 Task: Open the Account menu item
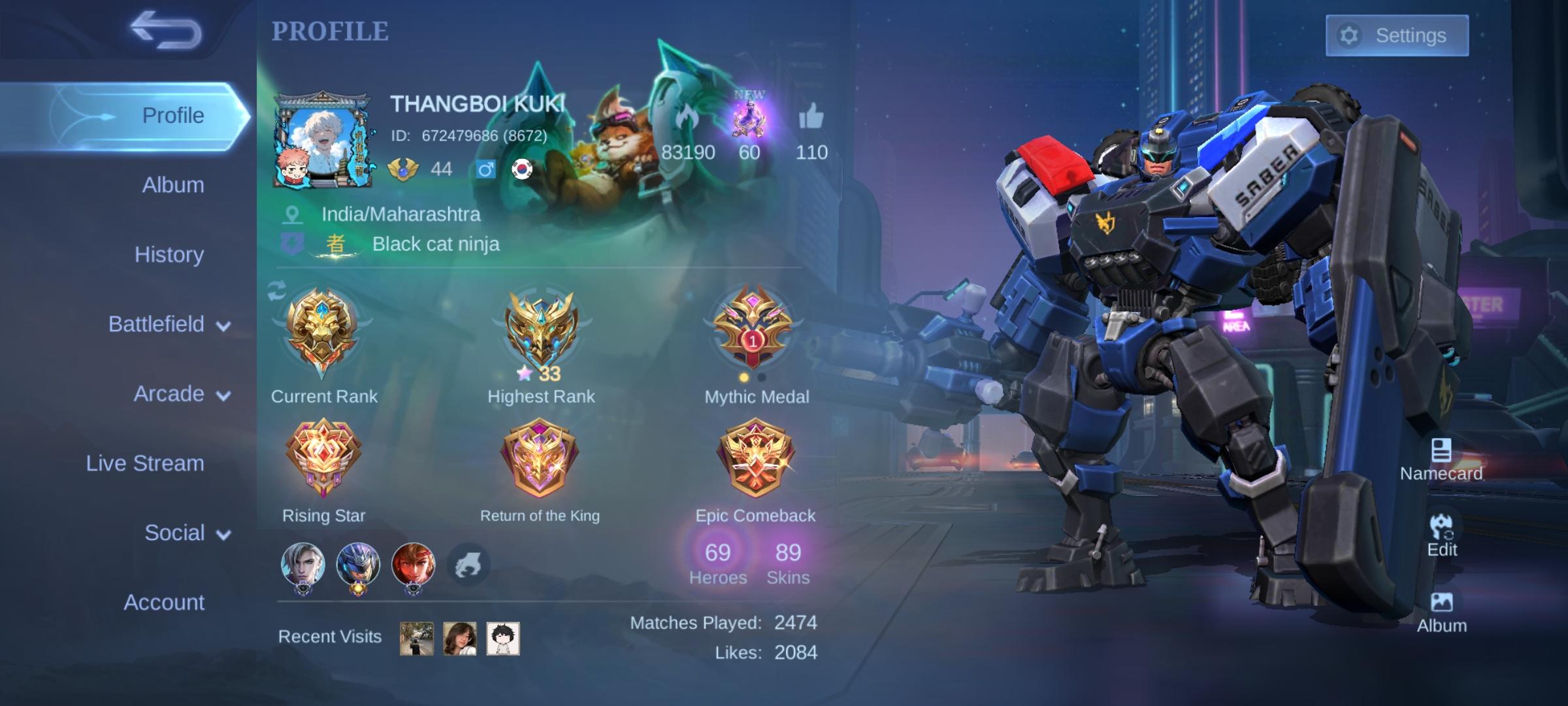tap(164, 602)
